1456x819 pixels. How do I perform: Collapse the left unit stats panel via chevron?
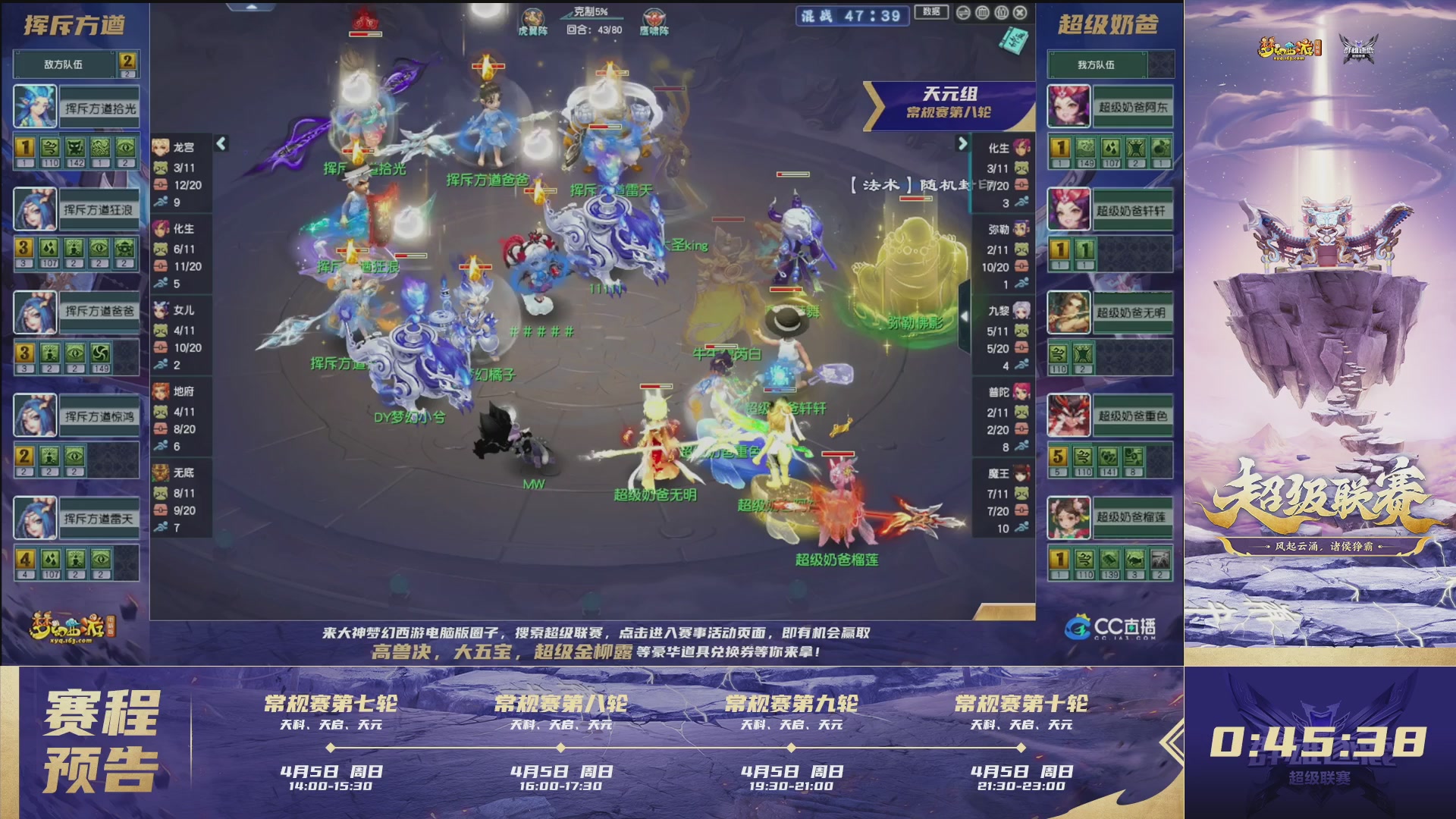point(222,143)
